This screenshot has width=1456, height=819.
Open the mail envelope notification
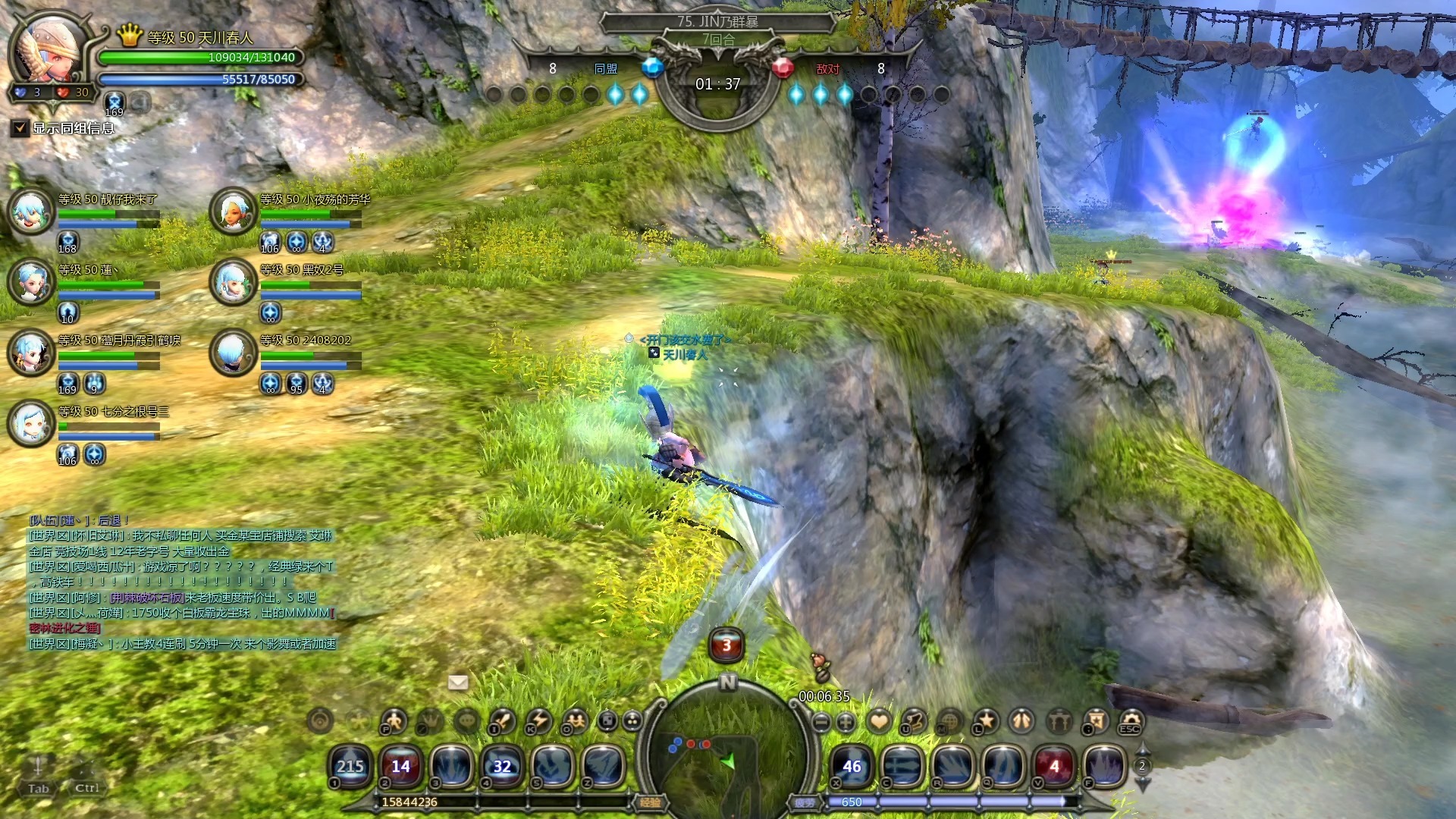click(458, 682)
